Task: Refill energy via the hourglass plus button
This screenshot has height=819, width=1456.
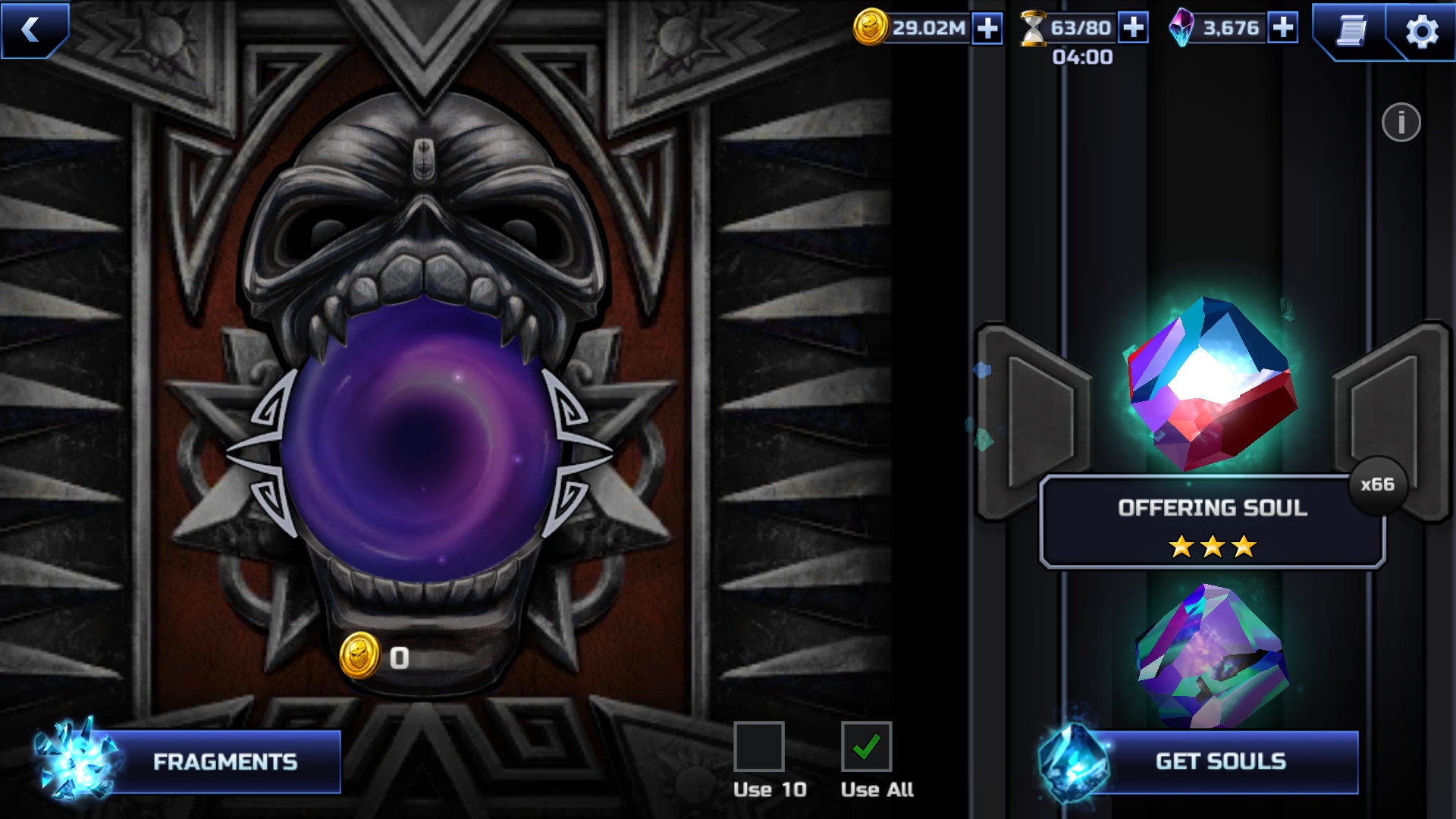Action: coord(1133,28)
